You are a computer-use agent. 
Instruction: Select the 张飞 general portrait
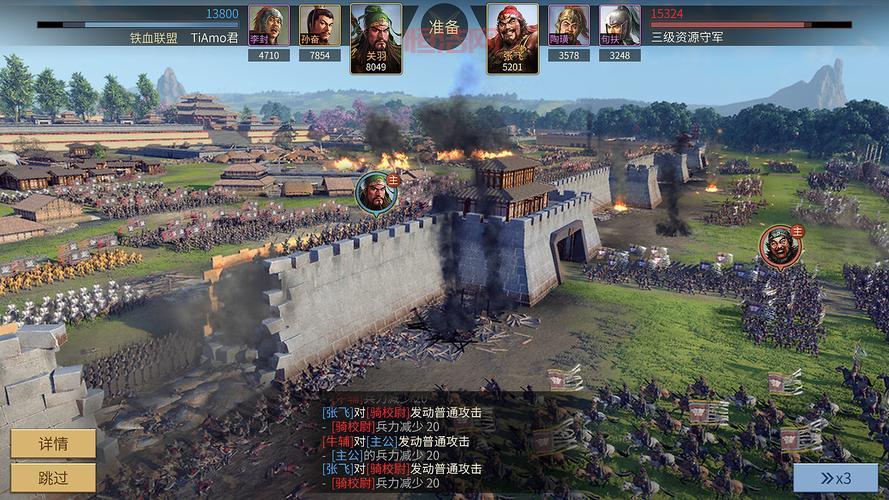tap(512, 37)
